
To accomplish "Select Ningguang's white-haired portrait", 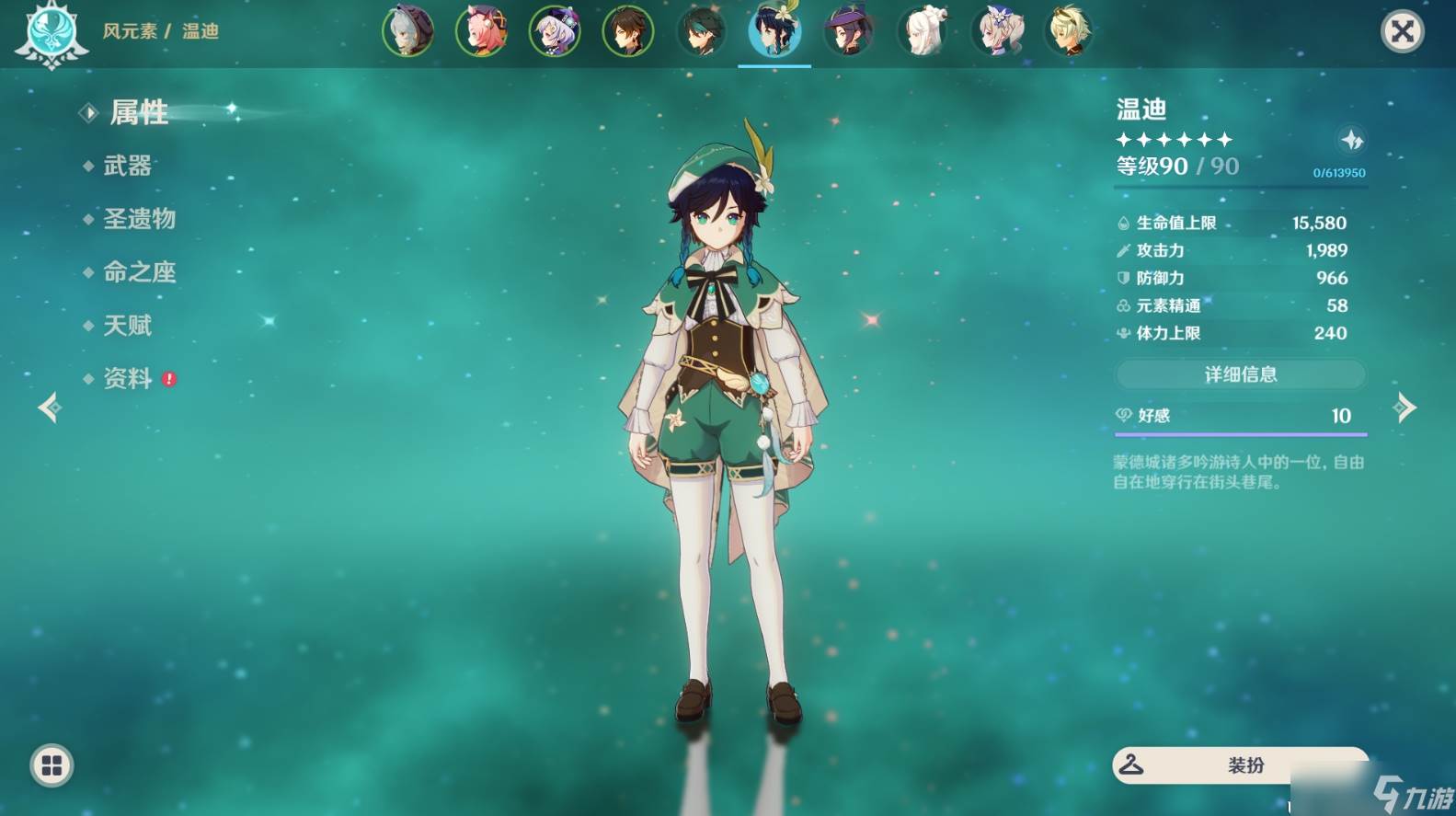I will click(922, 31).
